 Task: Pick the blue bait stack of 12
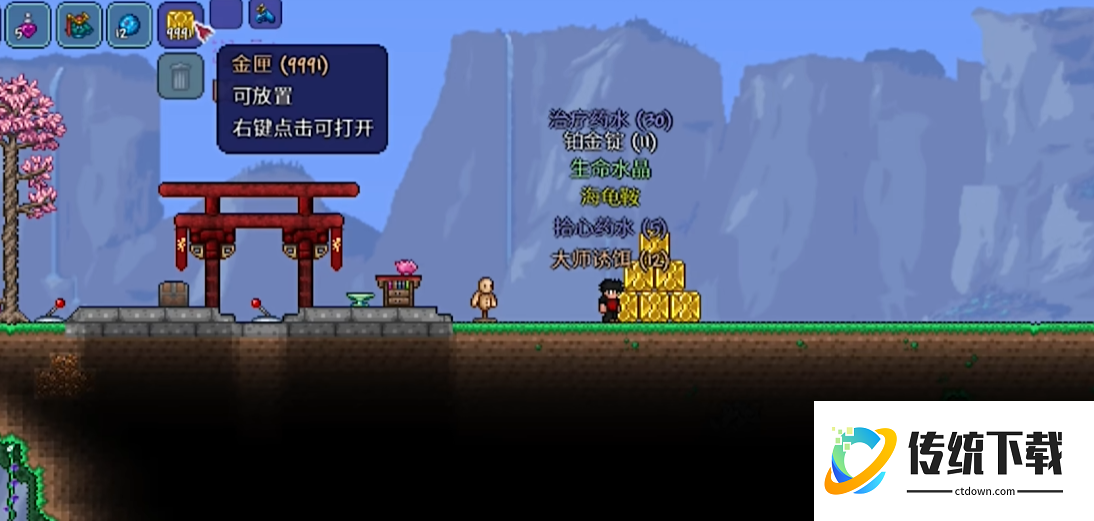[x=129, y=24]
